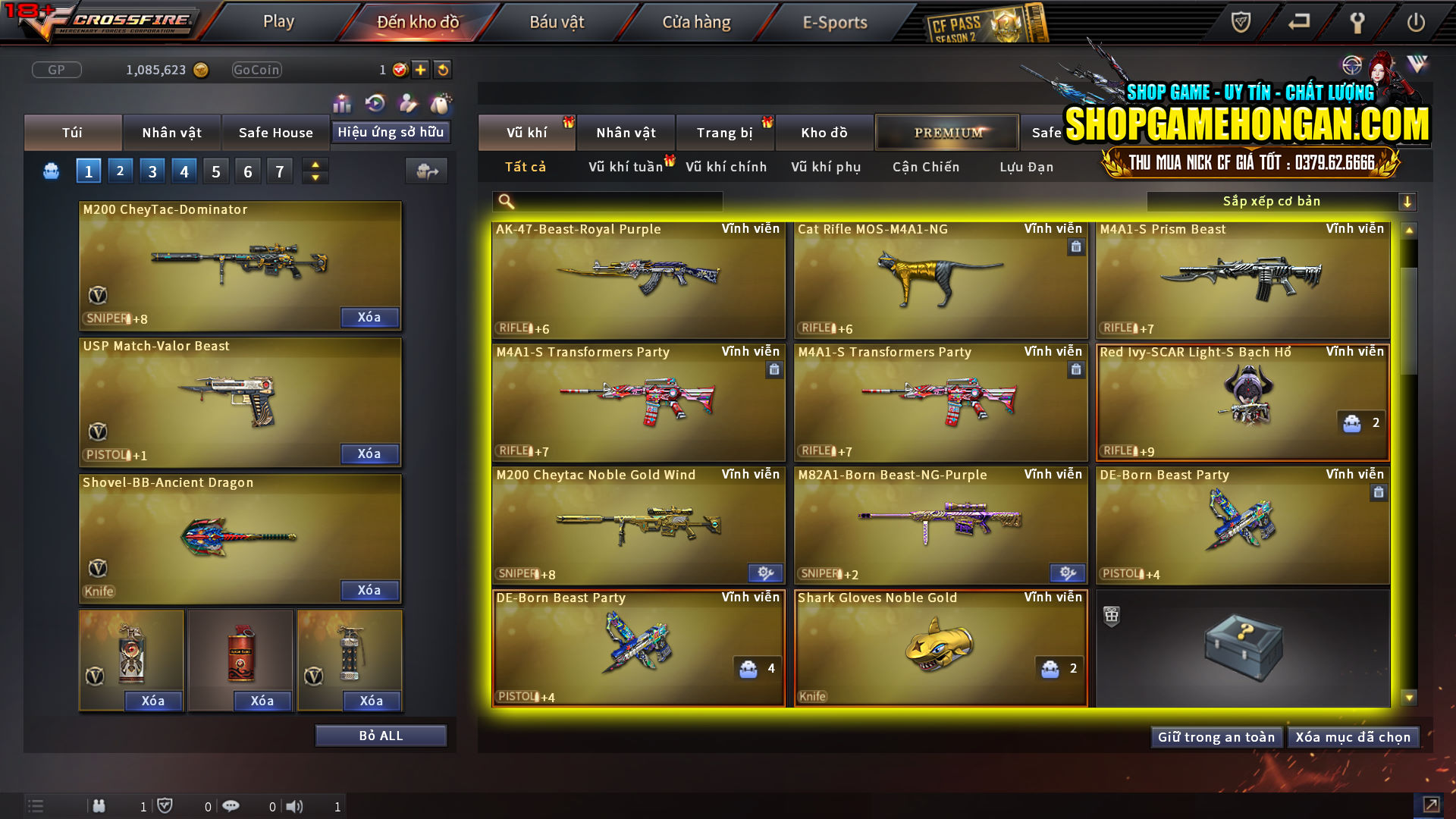Screen dimensions: 1456x819
Task: Click the power exit icon at top right
Action: (1417, 23)
